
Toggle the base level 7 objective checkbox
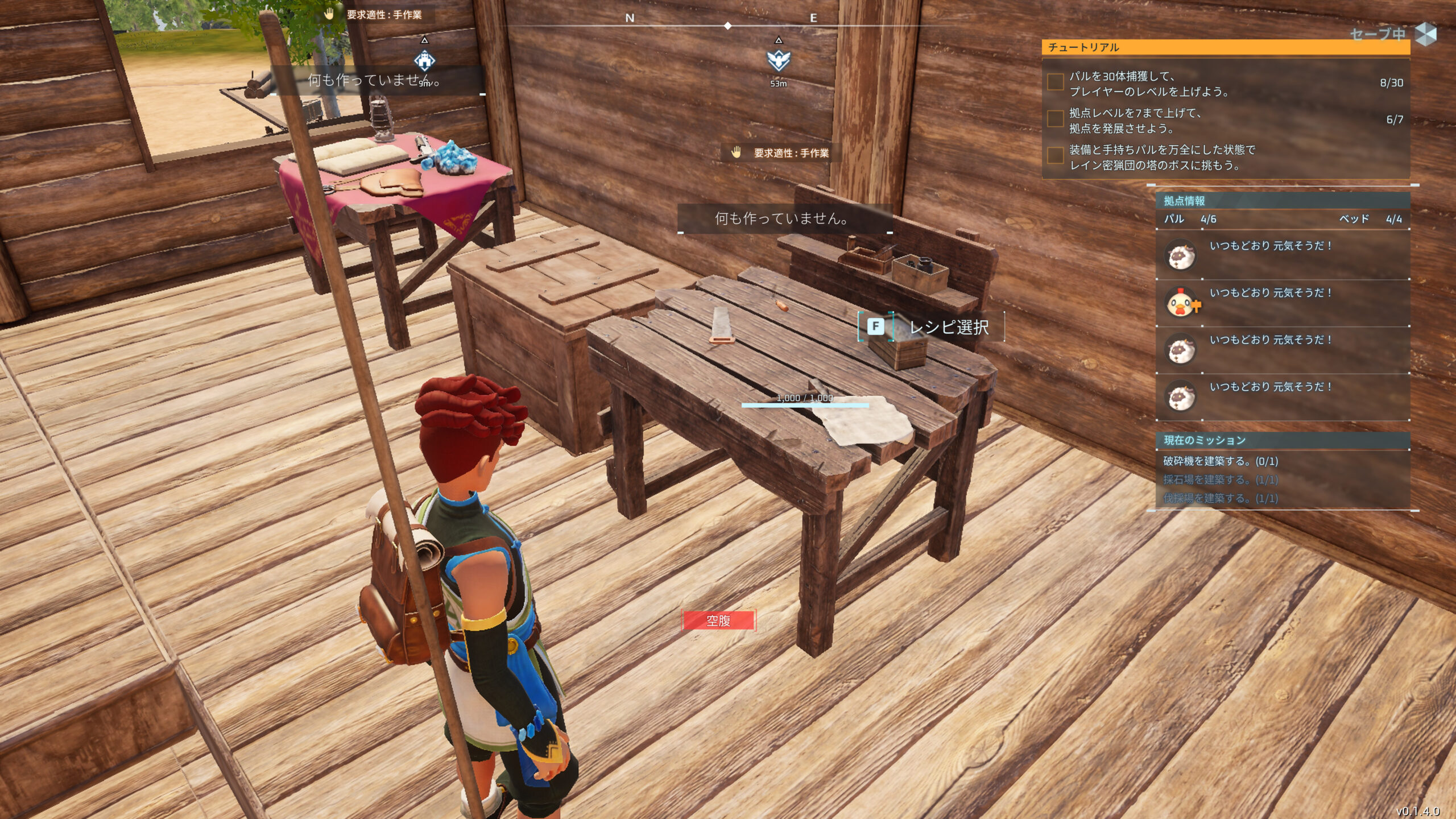click(1056, 119)
